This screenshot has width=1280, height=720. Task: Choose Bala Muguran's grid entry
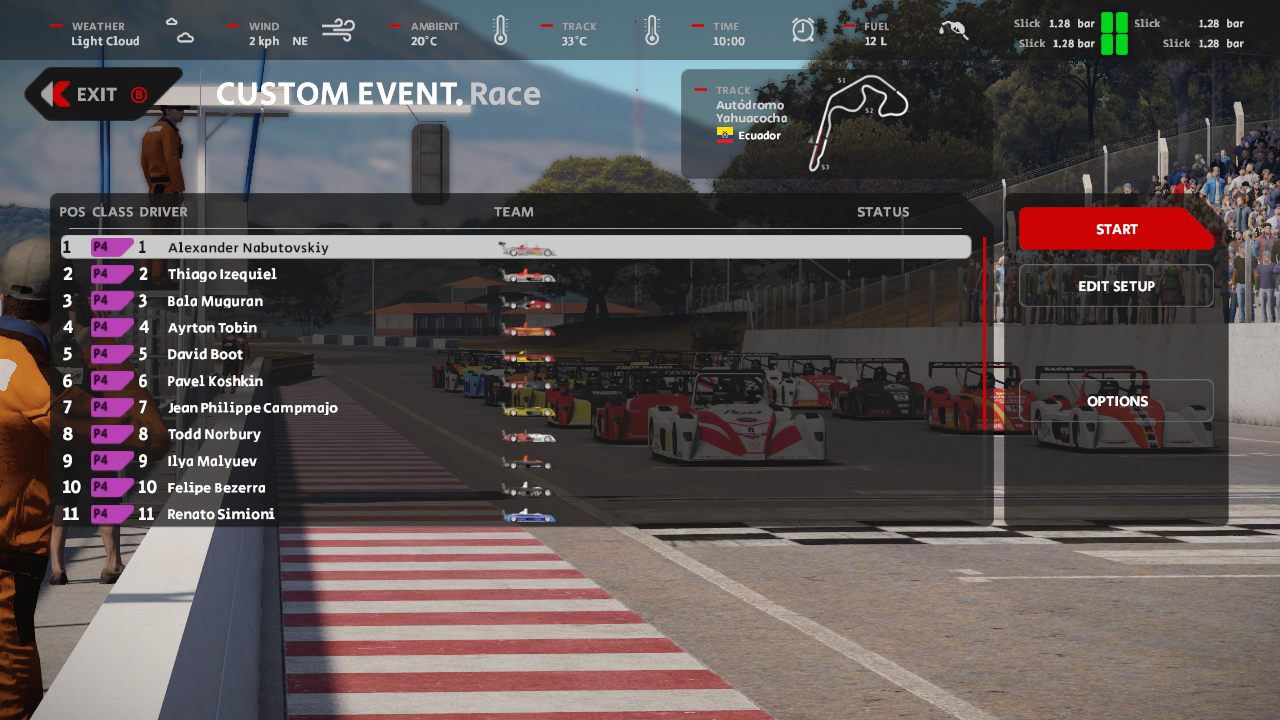point(215,301)
